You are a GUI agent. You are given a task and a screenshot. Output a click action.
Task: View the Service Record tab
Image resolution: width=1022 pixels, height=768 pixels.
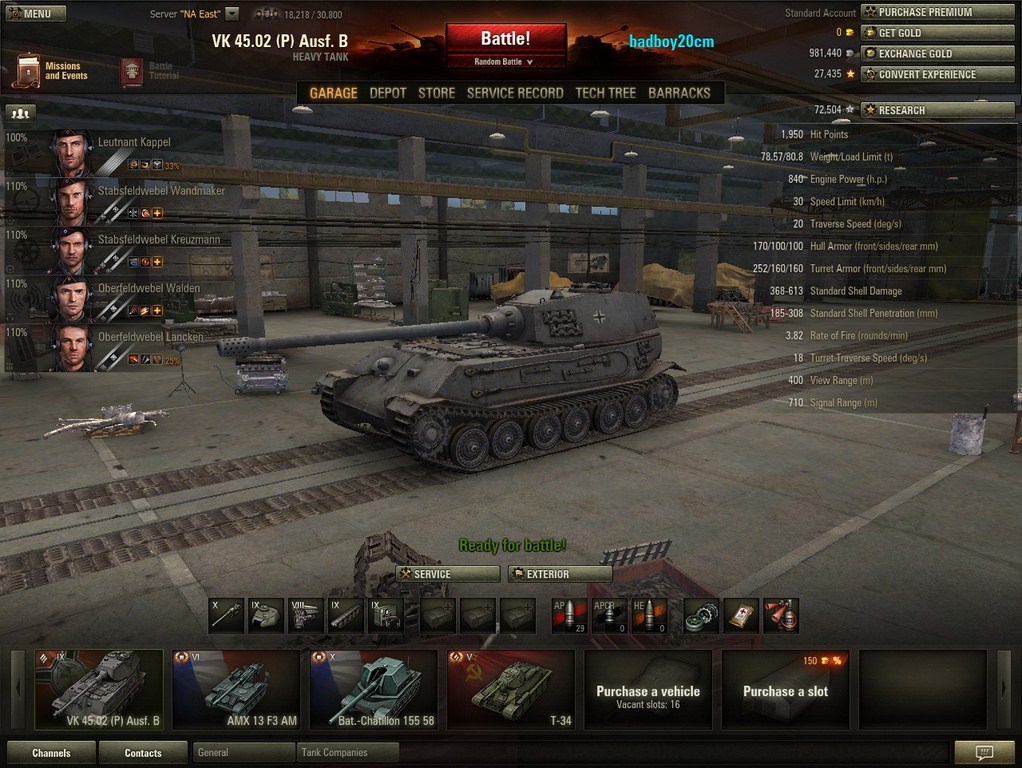(x=515, y=93)
